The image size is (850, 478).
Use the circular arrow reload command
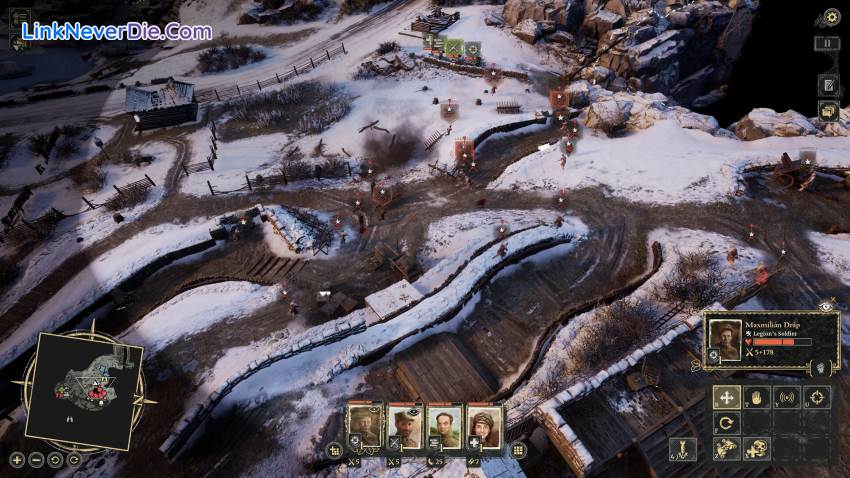[727, 423]
